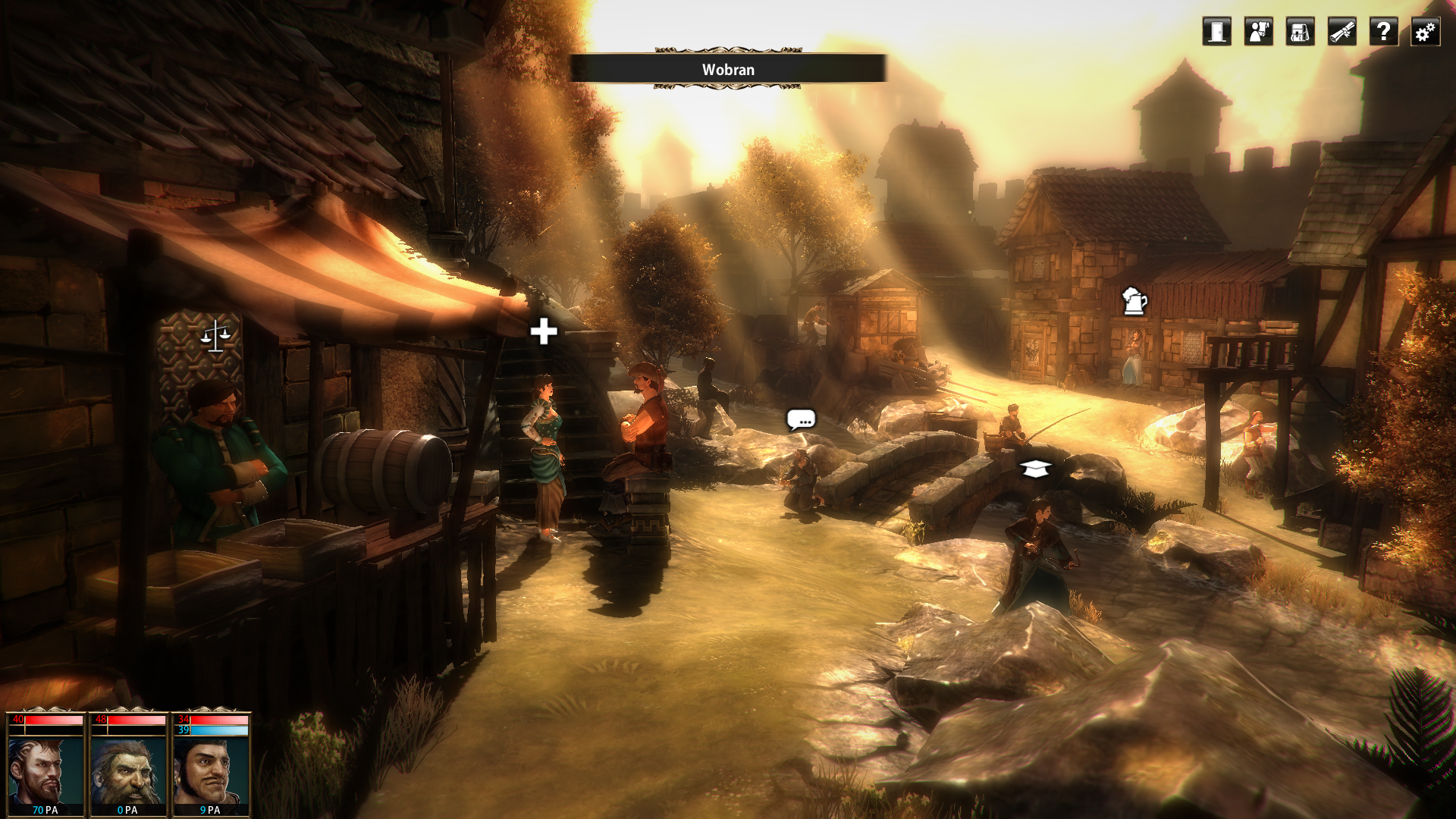Open the scroll quest log
1456x819 pixels.
pyautogui.click(x=1341, y=32)
